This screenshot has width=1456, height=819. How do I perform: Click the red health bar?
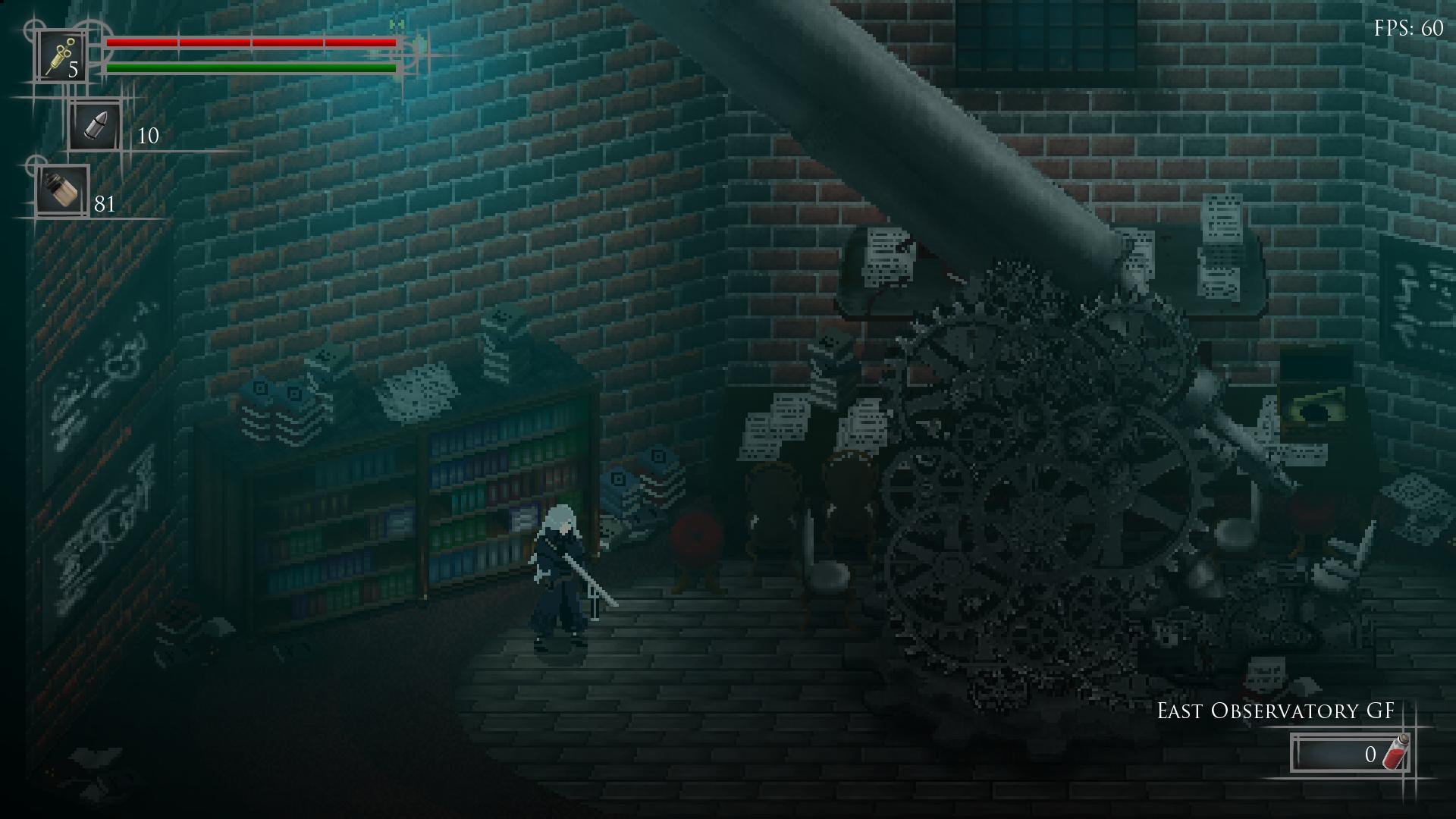250,42
